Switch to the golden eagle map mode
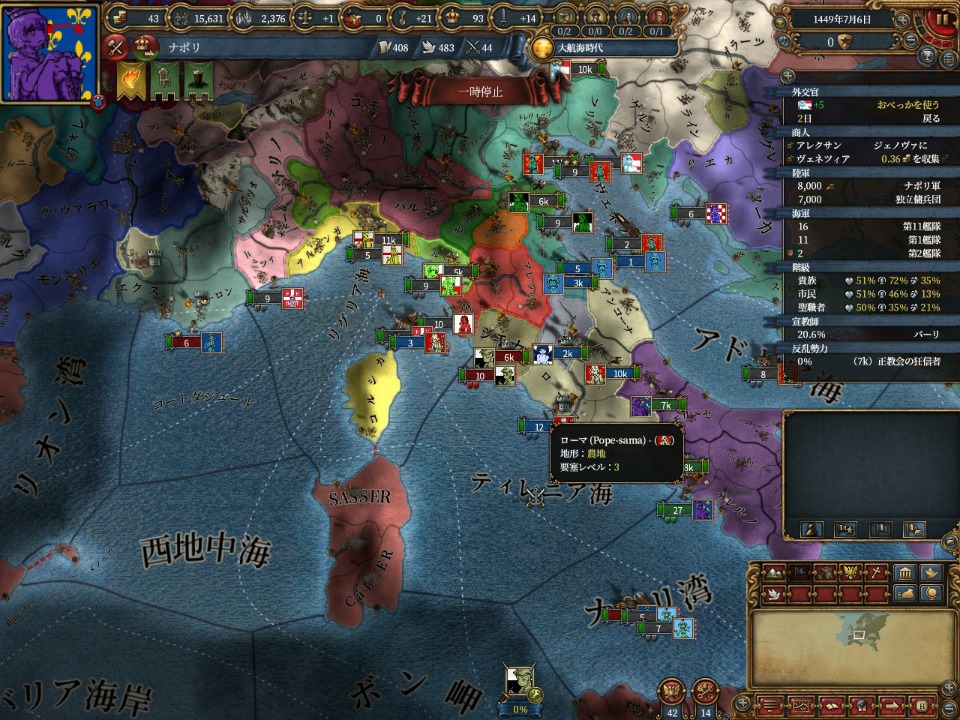The height and width of the screenshot is (720, 960). [x=851, y=573]
